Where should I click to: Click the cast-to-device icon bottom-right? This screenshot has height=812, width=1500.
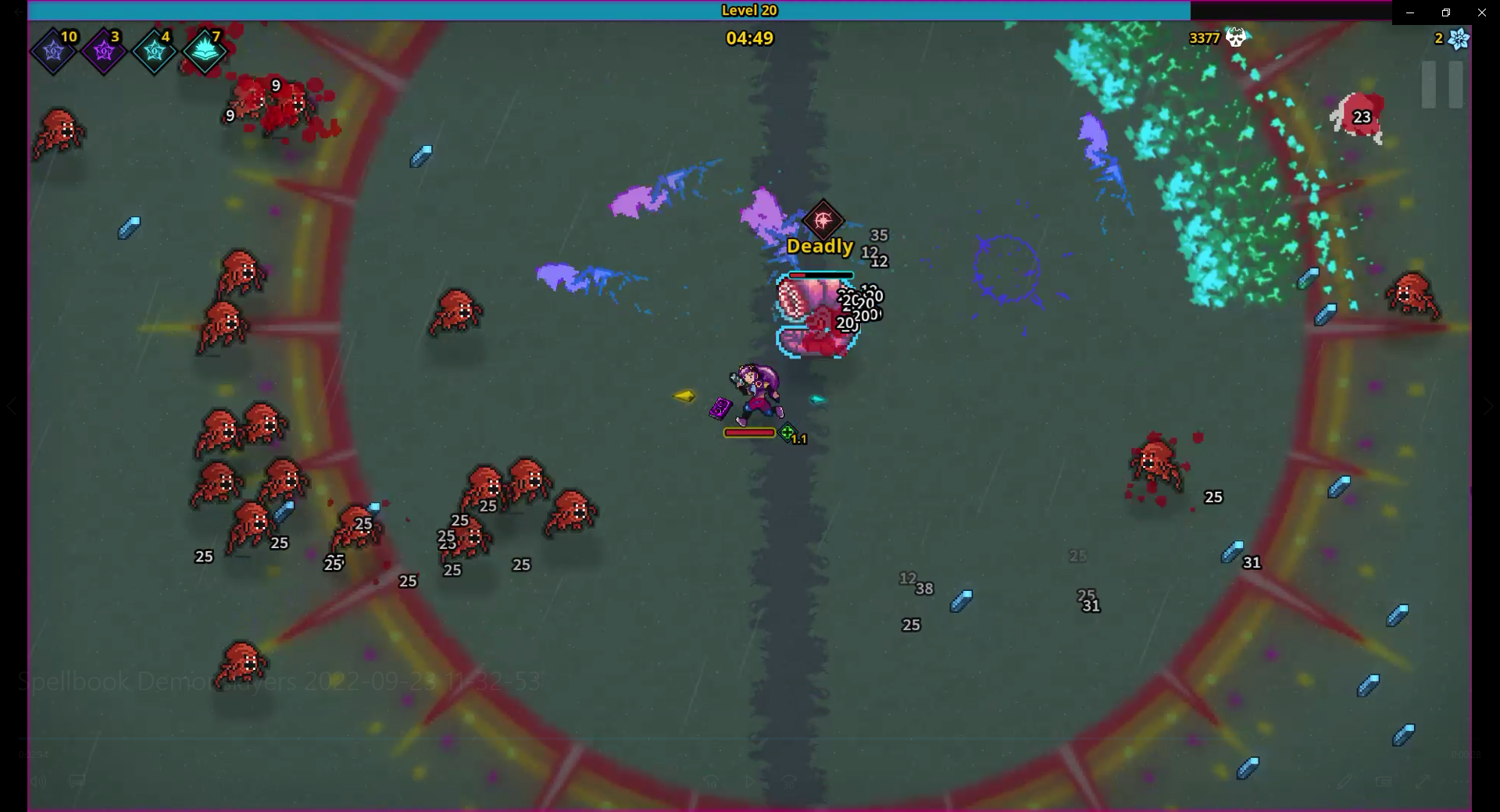coord(1384,781)
